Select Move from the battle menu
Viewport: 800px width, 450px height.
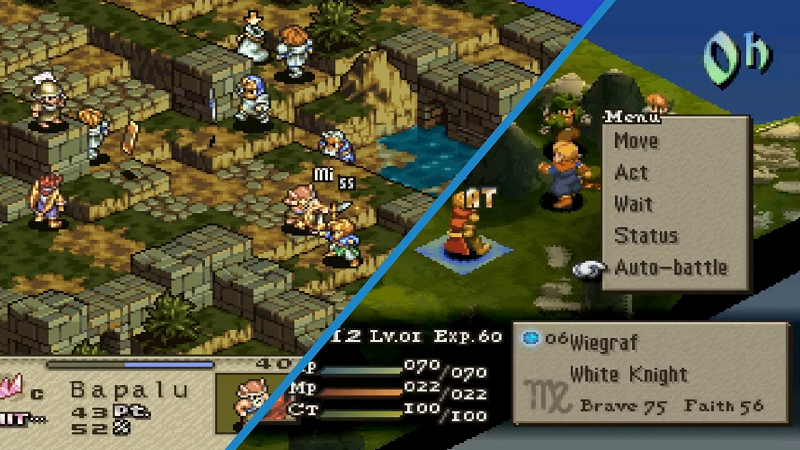click(636, 141)
